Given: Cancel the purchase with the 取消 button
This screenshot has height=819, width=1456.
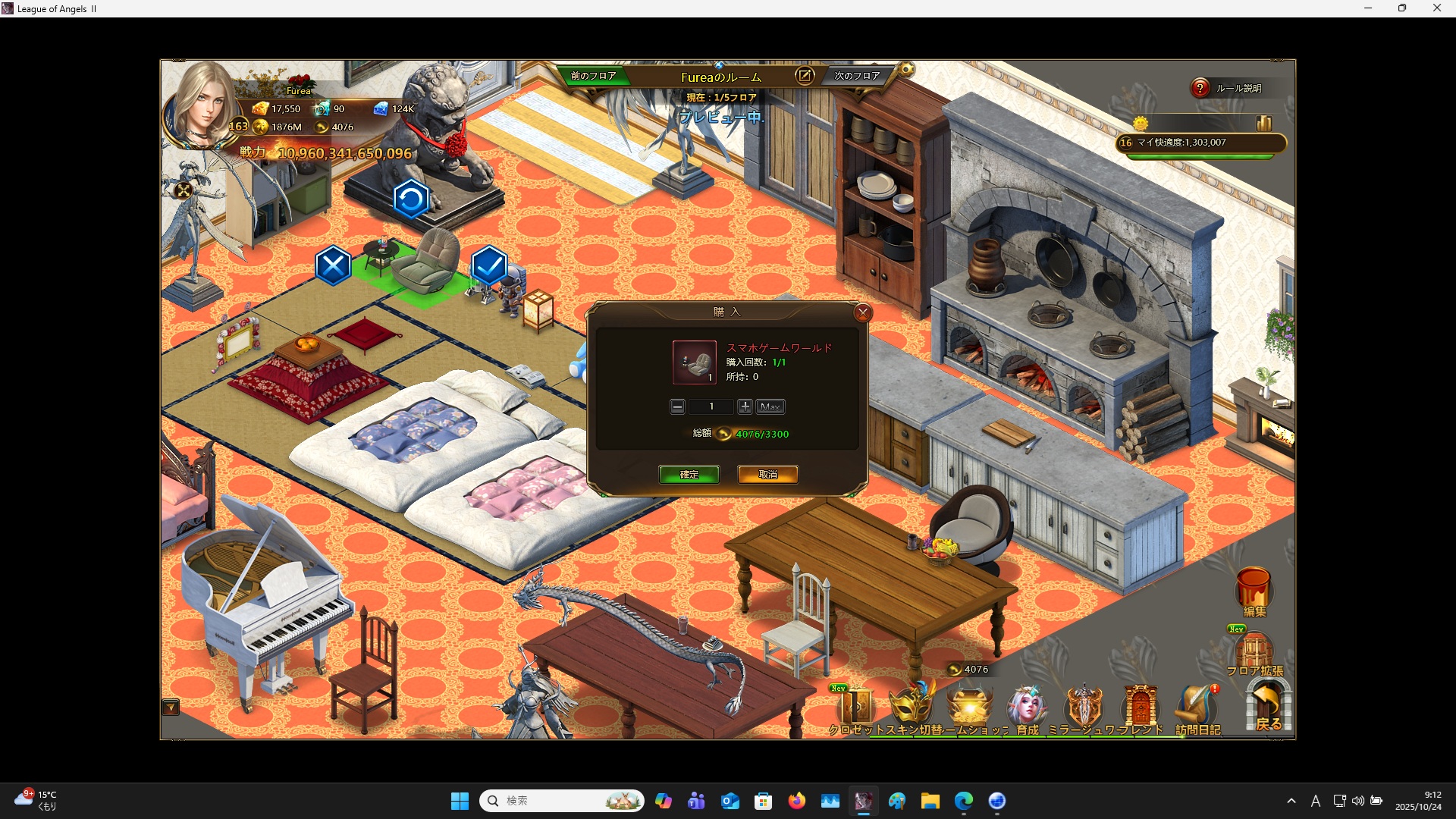Looking at the screenshot, I should [x=767, y=475].
